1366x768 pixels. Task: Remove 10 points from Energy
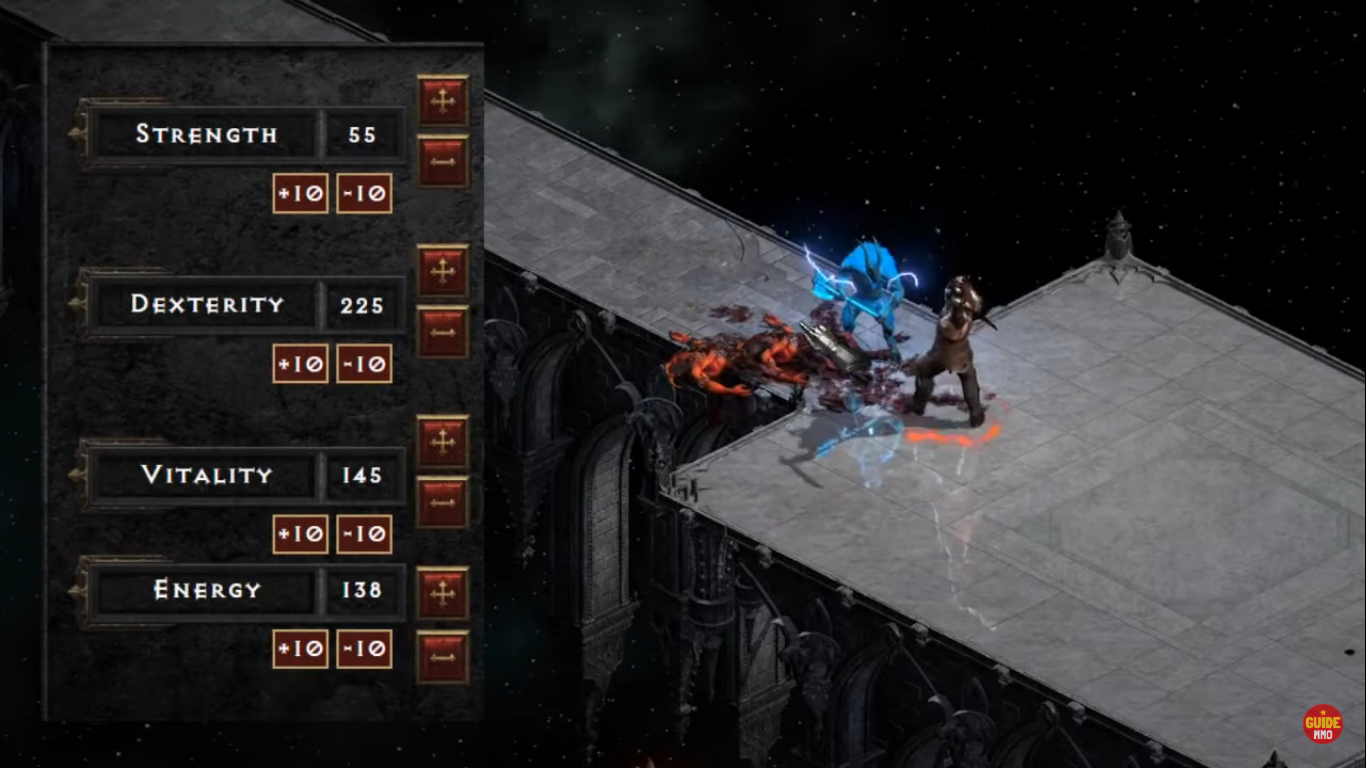click(x=364, y=649)
